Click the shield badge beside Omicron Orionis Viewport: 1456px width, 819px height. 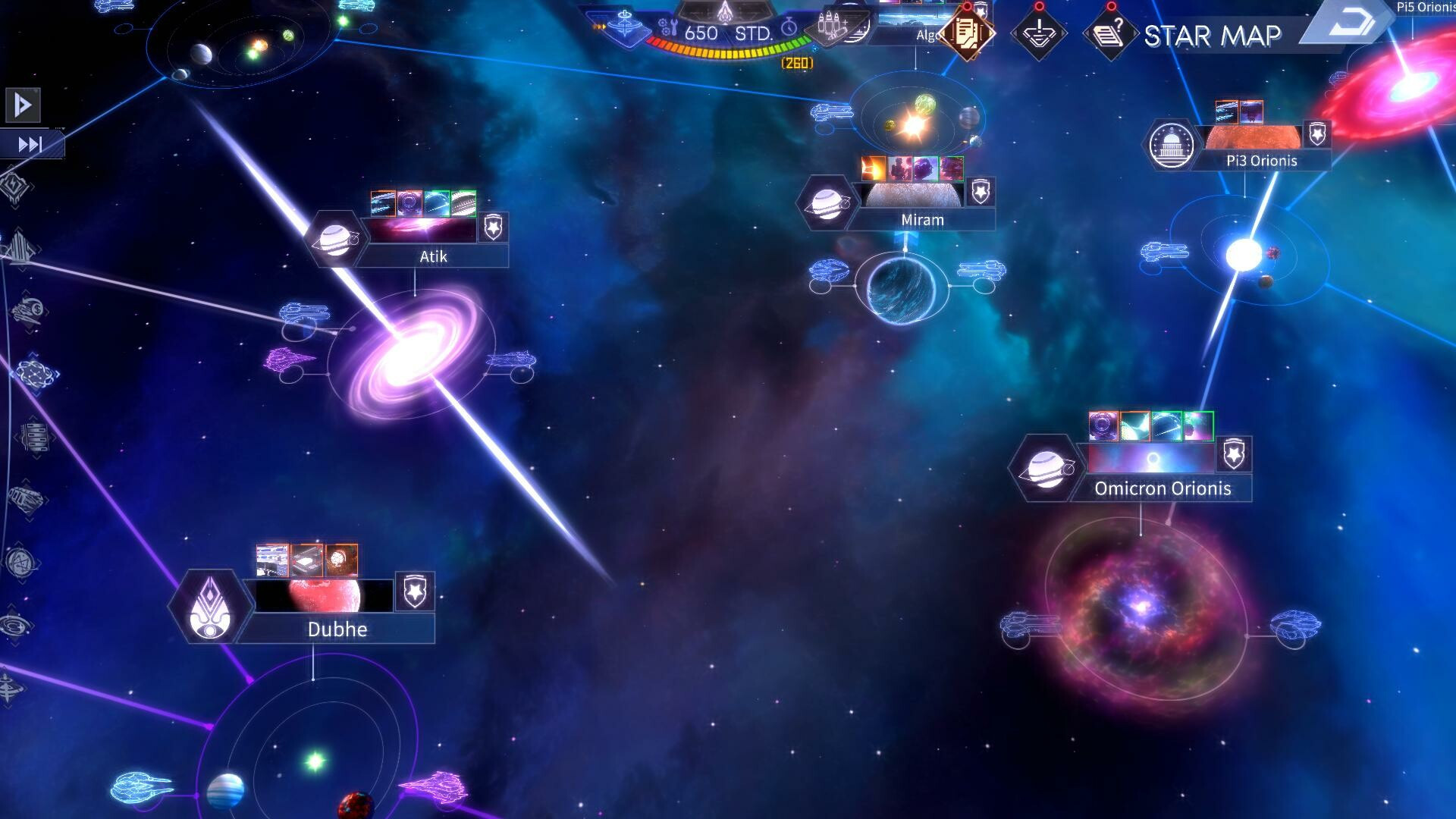click(x=1234, y=455)
